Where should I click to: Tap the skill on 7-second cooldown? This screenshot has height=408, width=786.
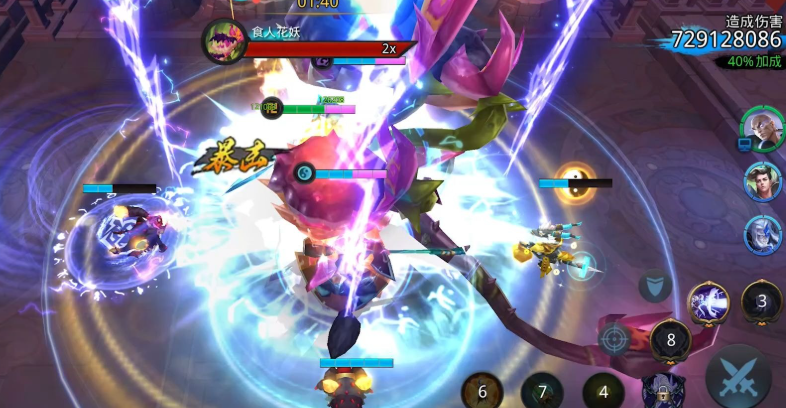point(542,391)
